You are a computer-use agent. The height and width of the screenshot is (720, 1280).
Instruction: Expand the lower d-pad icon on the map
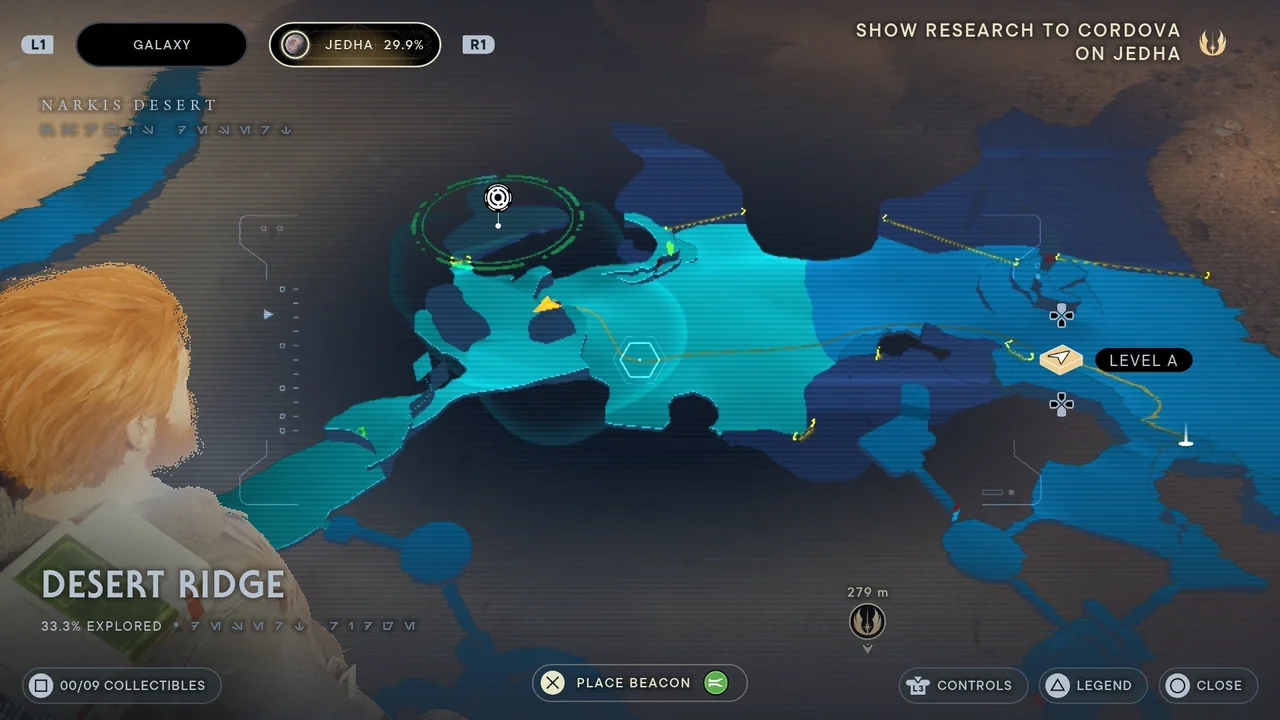pos(1061,404)
